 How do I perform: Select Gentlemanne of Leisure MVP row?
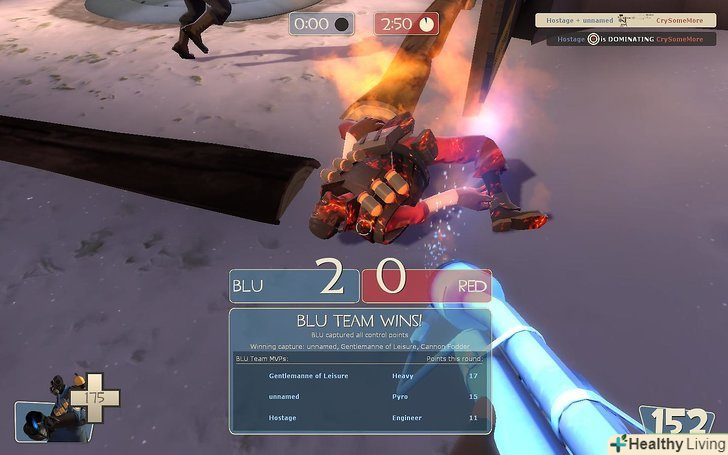[360, 376]
